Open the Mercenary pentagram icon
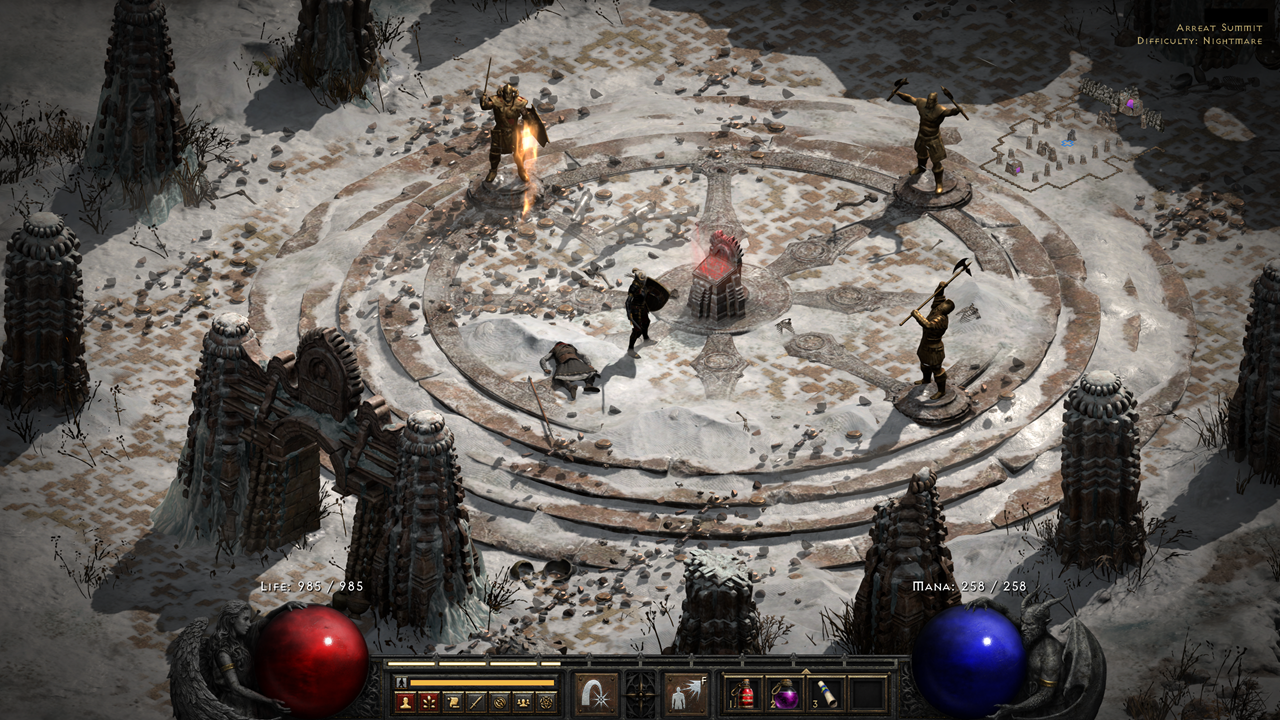Screen dimensions: 1280x720 coord(546,701)
